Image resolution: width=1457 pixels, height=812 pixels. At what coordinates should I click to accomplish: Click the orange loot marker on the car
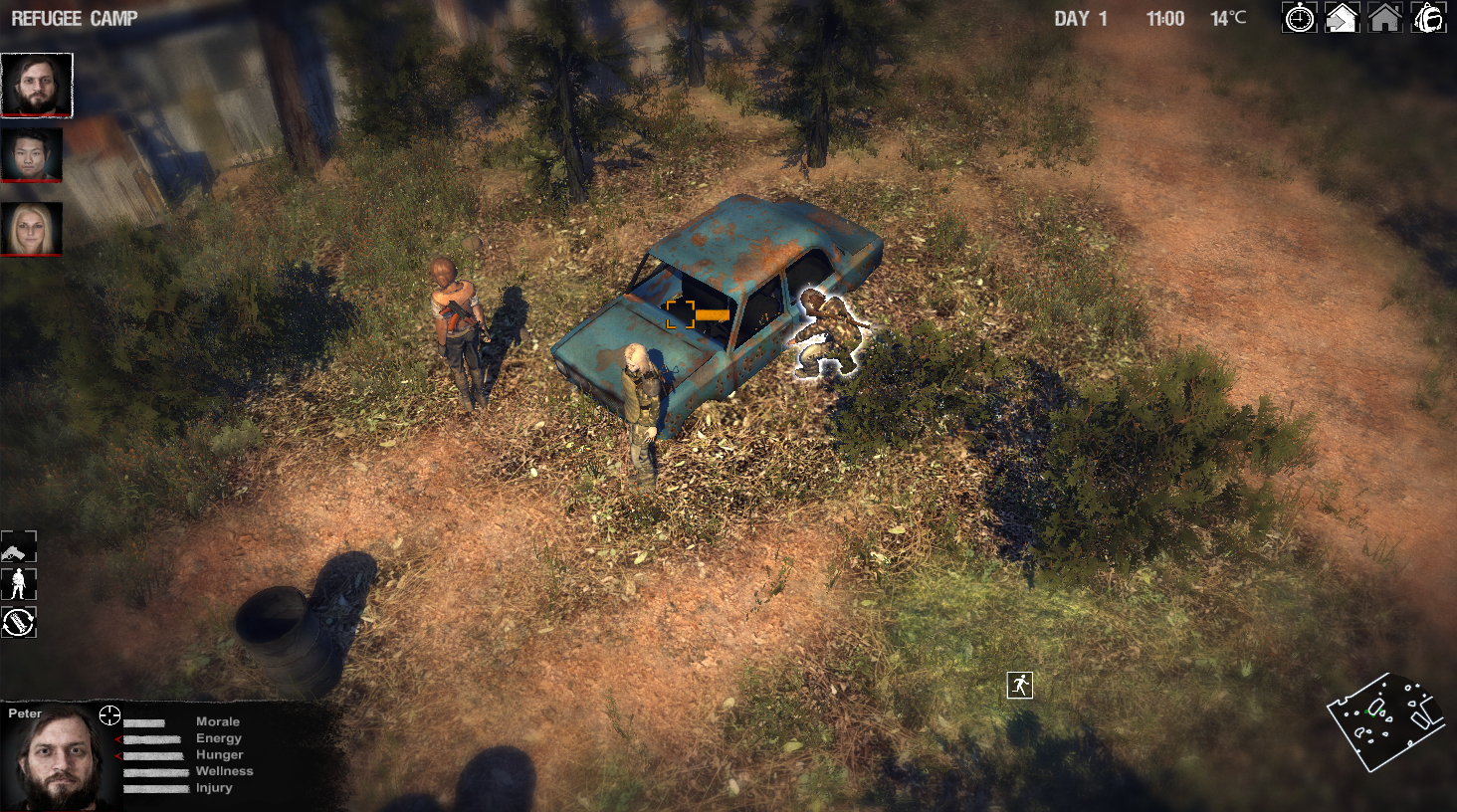click(682, 312)
